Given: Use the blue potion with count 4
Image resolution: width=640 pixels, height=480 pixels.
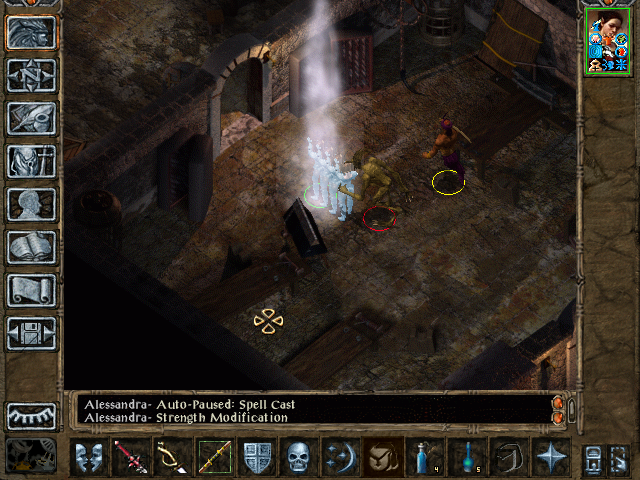Looking at the screenshot, I should coord(425,457).
